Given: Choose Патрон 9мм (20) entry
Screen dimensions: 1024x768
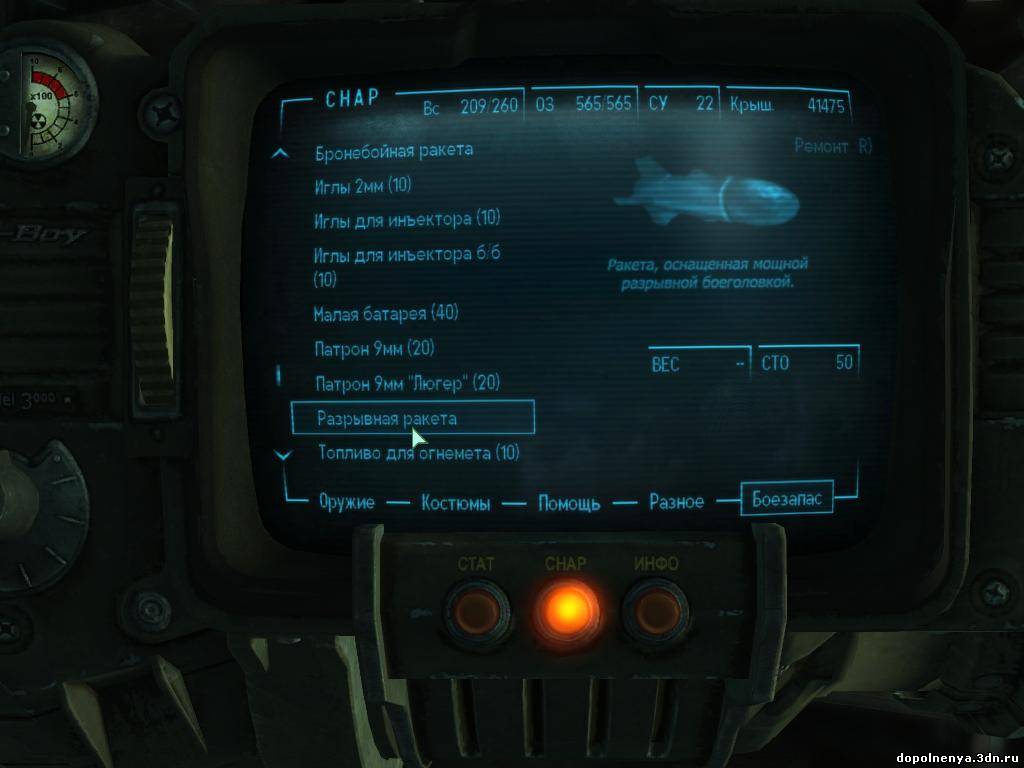Looking at the screenshot, I should coord(374,349).
